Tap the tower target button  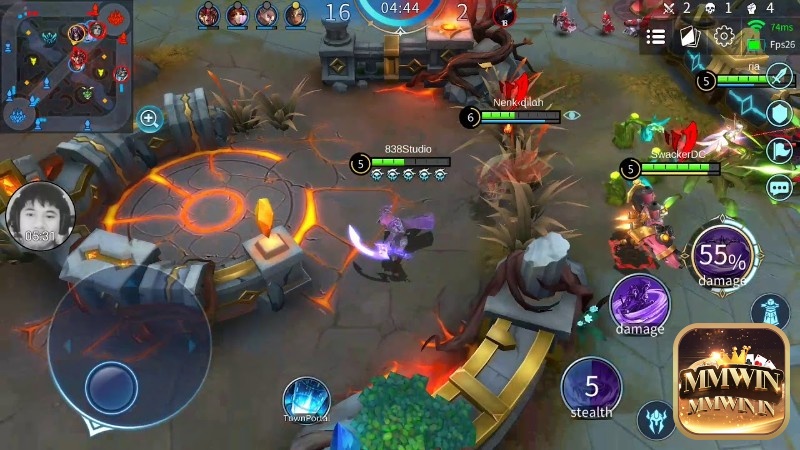(770, 312)
